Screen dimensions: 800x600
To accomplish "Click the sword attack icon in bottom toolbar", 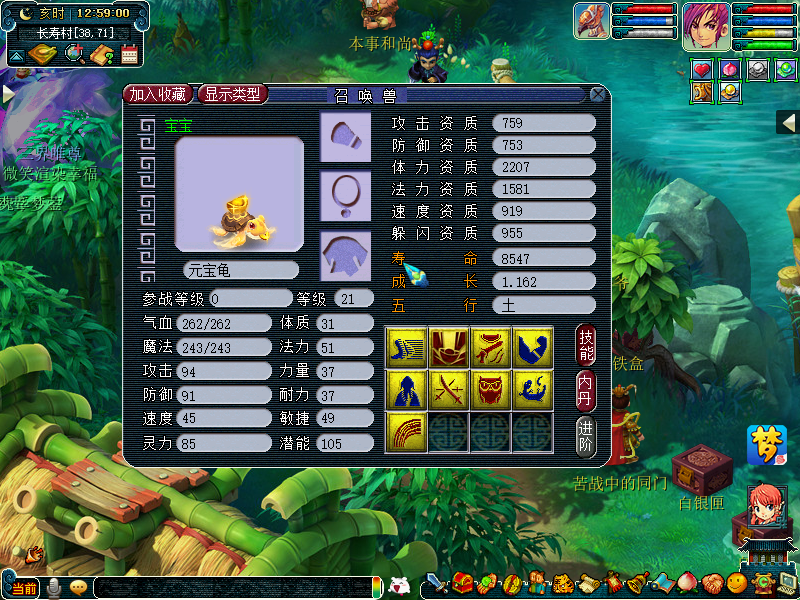I will 437,583.
